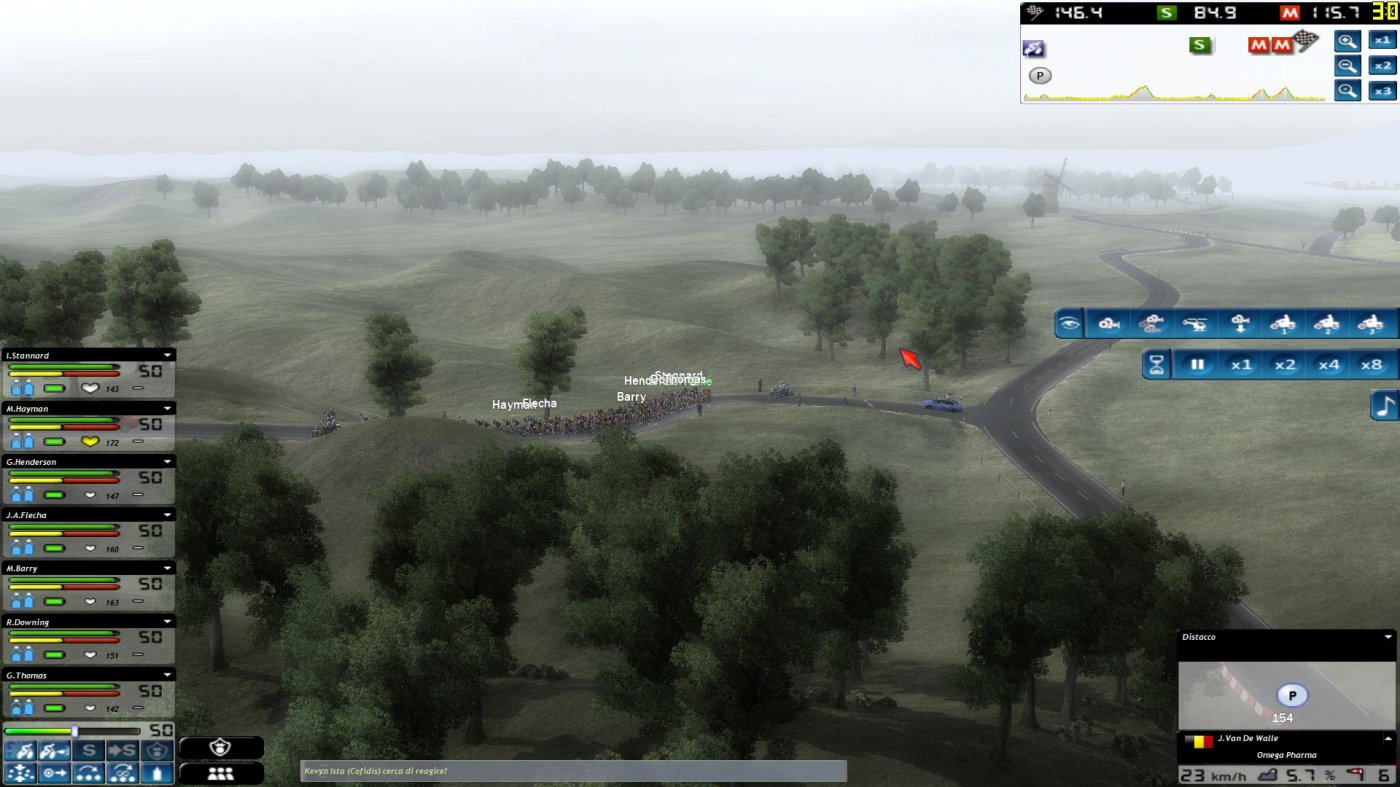The height and width of the screenshot is (787, 1400).
Task: Set game speed to x8
Action: pyautogui.click(x=1371, y=364)
